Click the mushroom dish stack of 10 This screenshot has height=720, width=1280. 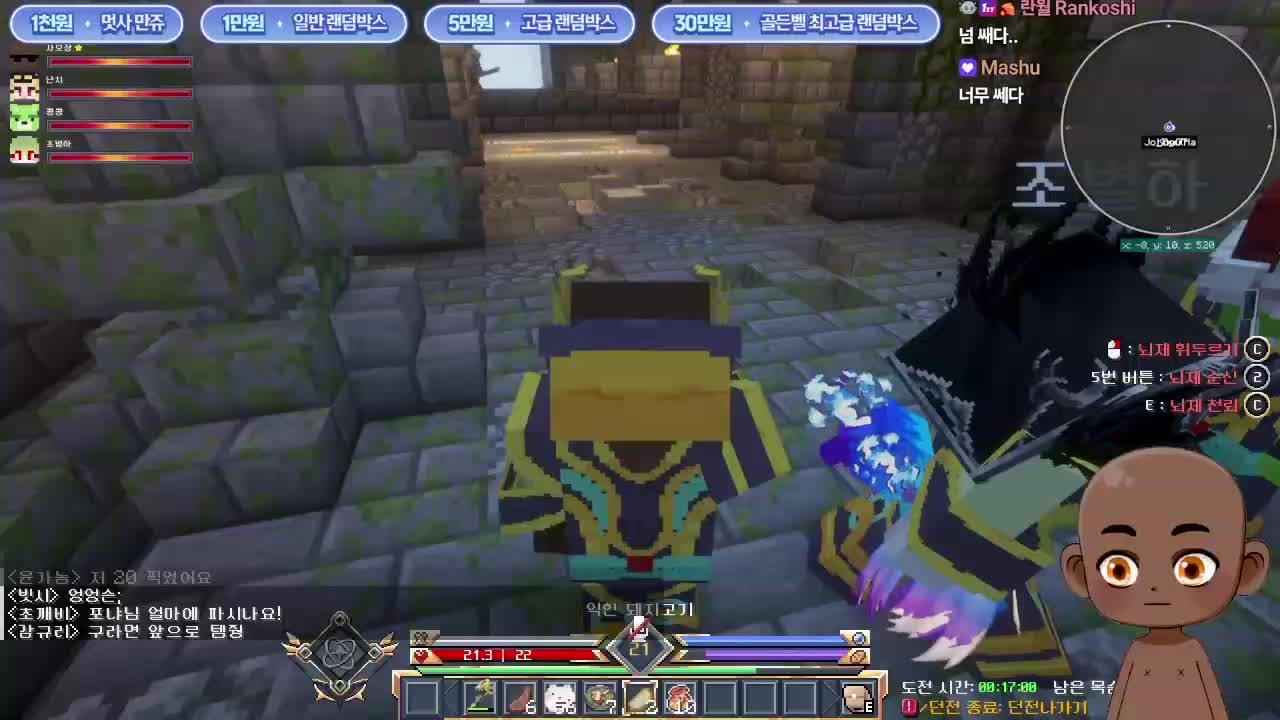[680, 697]
